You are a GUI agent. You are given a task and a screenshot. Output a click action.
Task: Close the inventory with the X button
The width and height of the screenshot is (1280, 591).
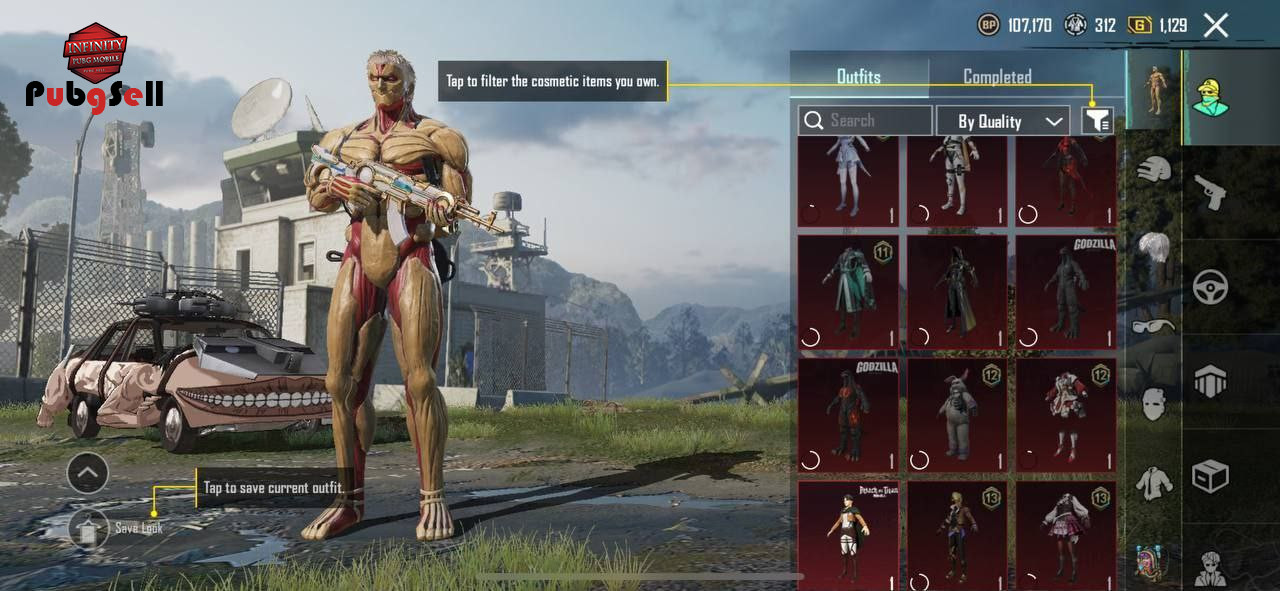1216,25
